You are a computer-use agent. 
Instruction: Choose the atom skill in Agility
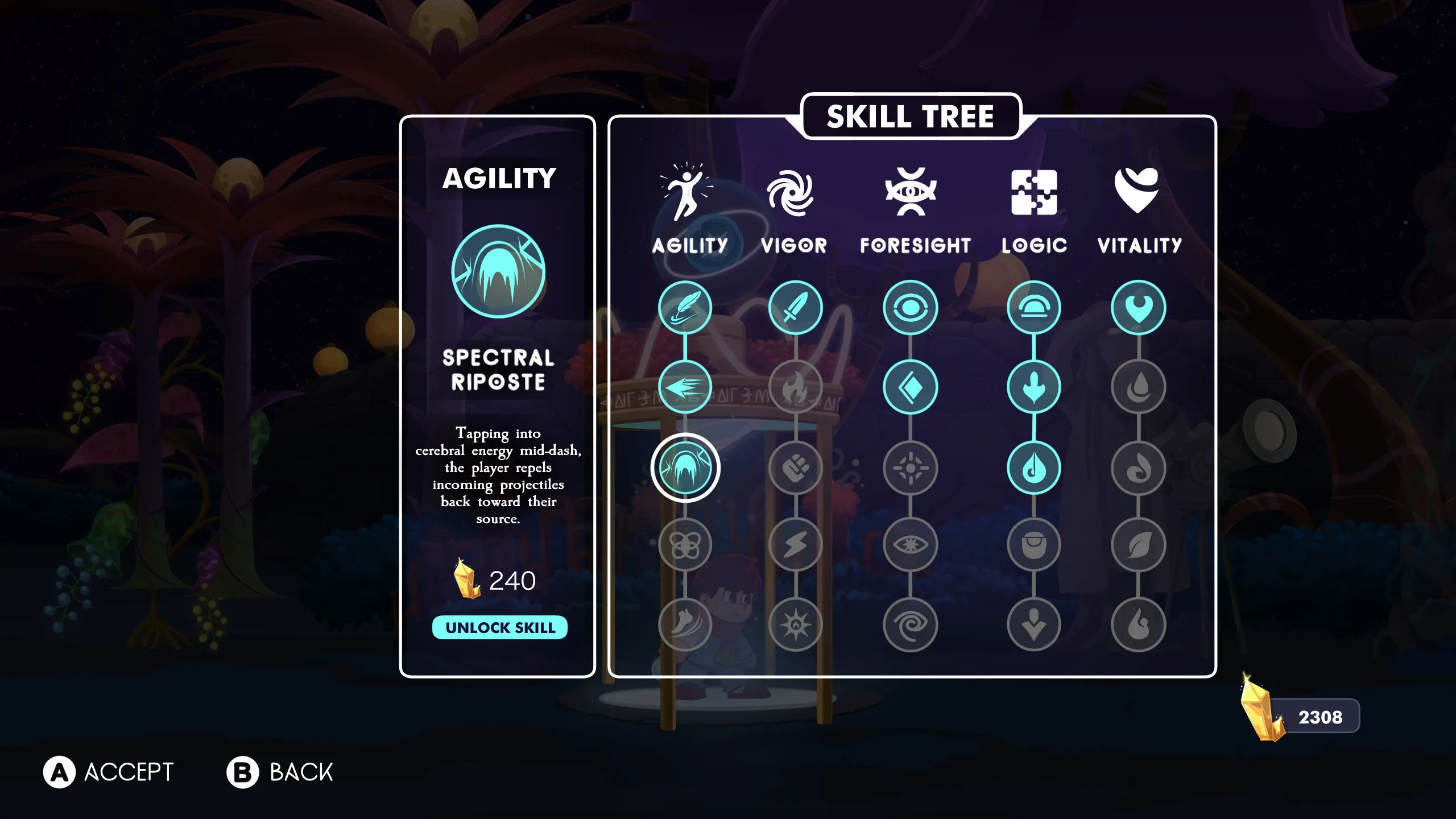tap(685, 545)
